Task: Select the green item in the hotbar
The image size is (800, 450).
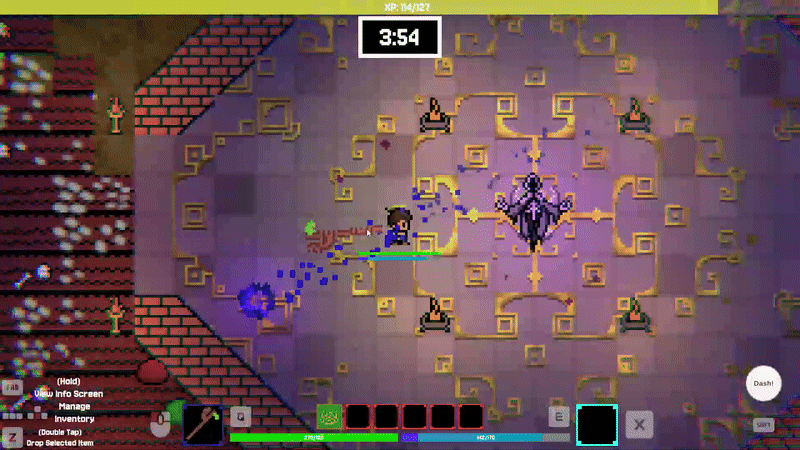Action: (329, 417)
